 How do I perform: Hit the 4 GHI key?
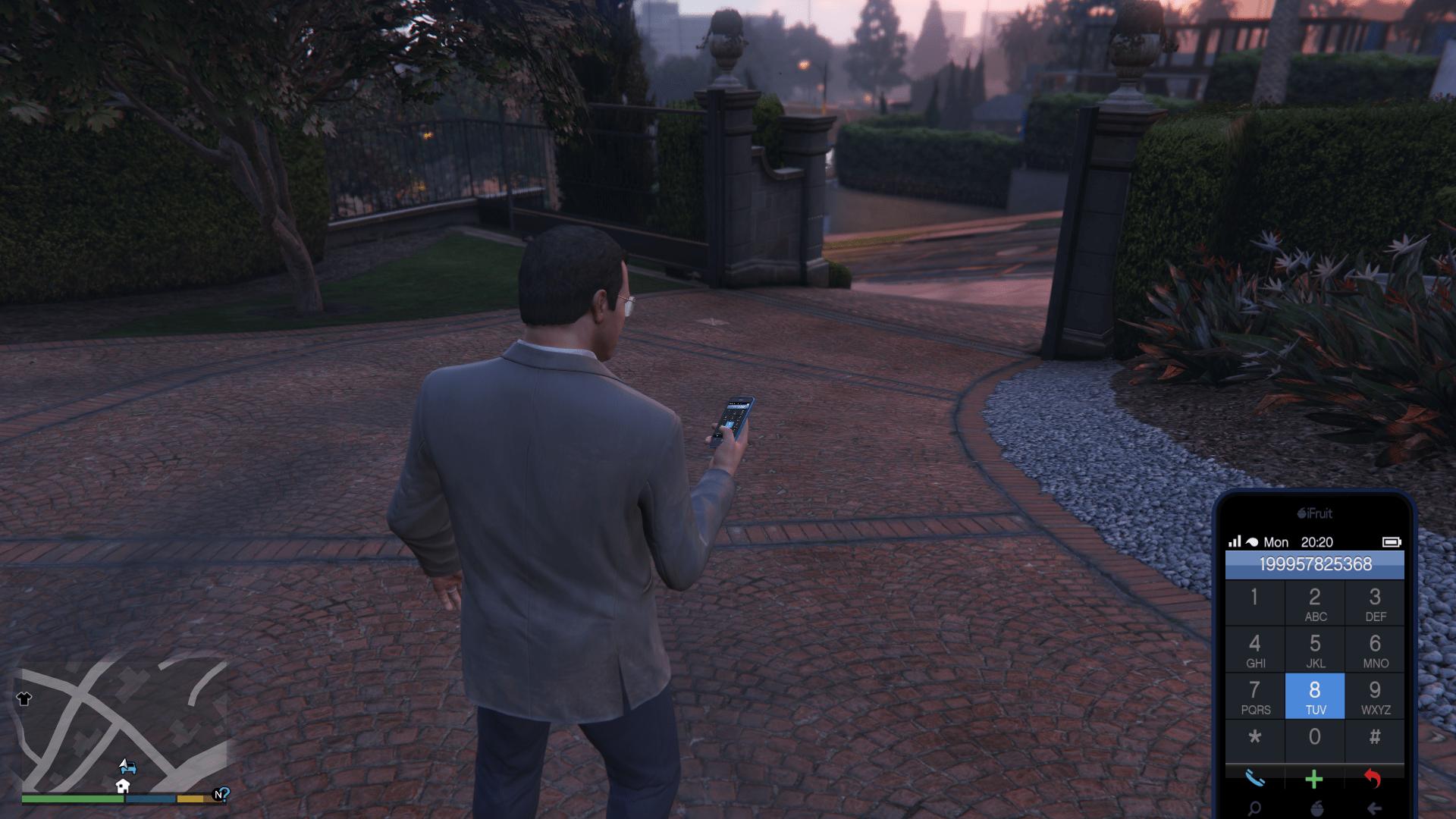(x=1255, y=650)
